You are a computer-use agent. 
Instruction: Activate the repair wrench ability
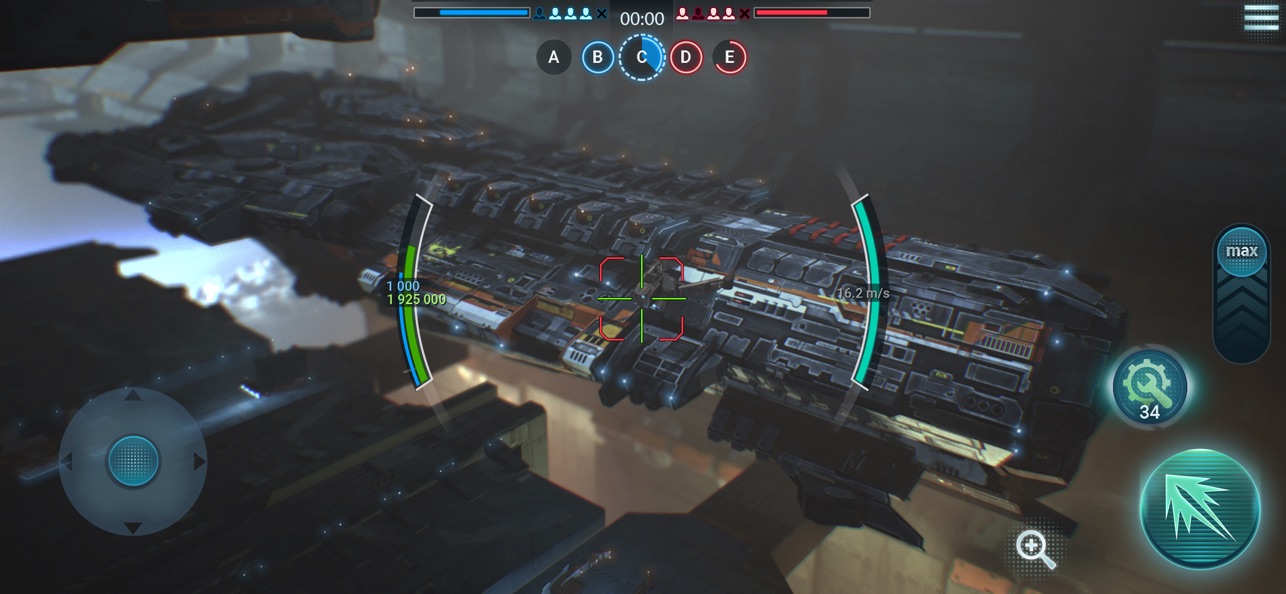coord(1150,385)
